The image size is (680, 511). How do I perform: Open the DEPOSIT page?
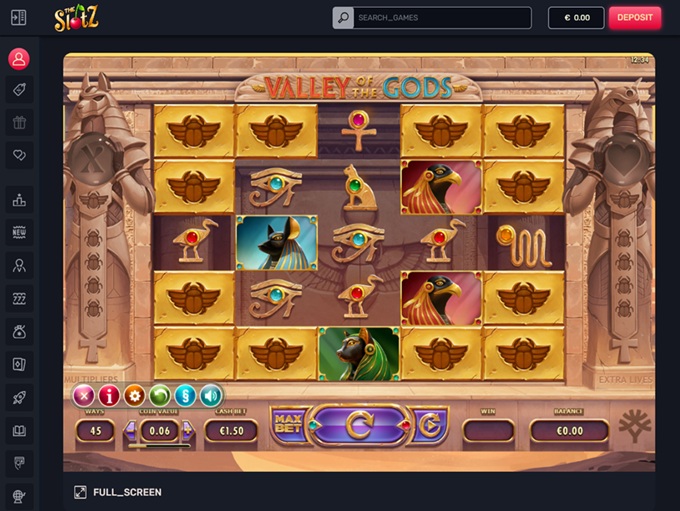(x=634, y=17)
